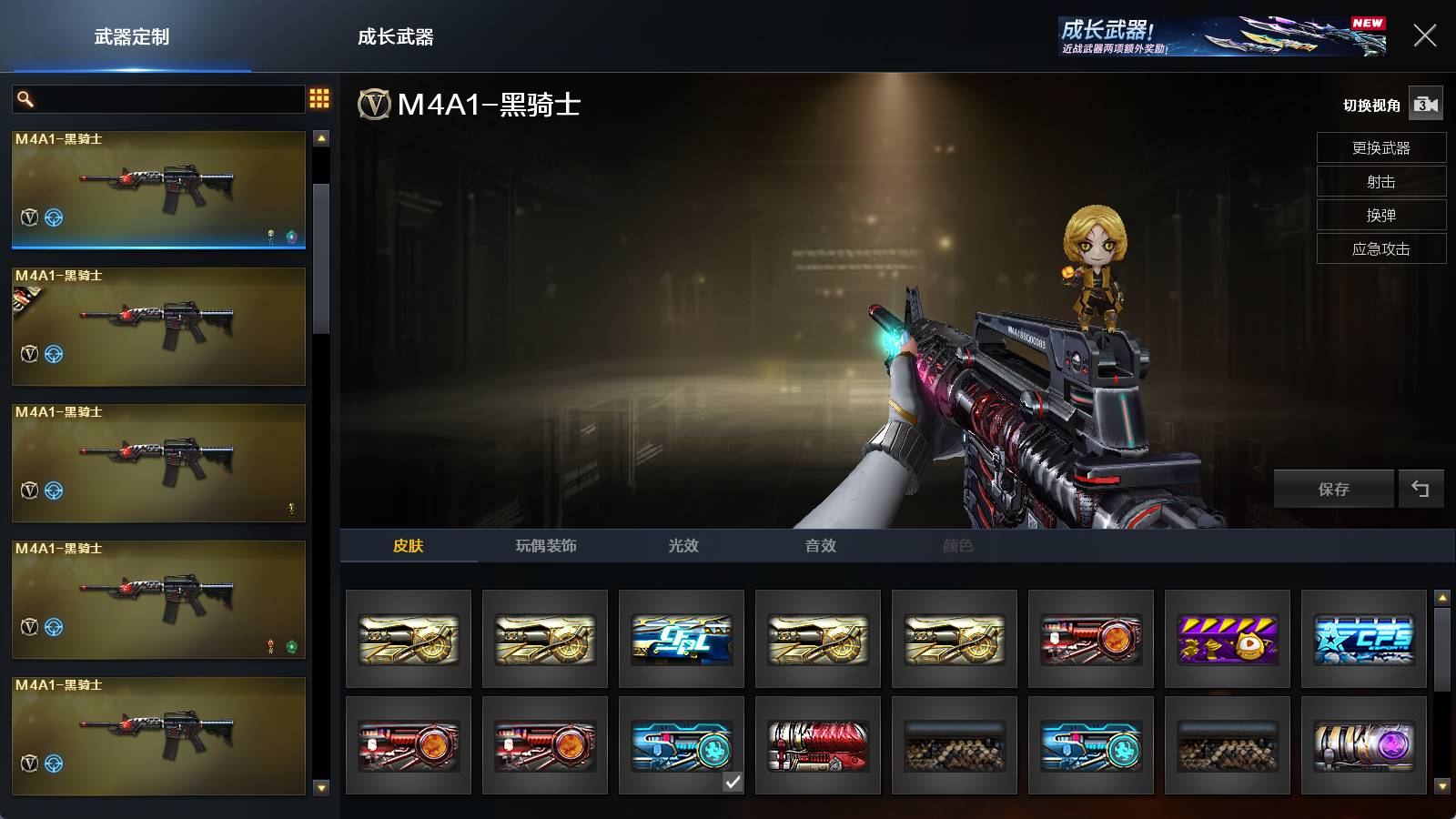Show the 音效 sound tab
This screenshot has width=1456, height=819.
pyautogui.click(x=820, y=545)
